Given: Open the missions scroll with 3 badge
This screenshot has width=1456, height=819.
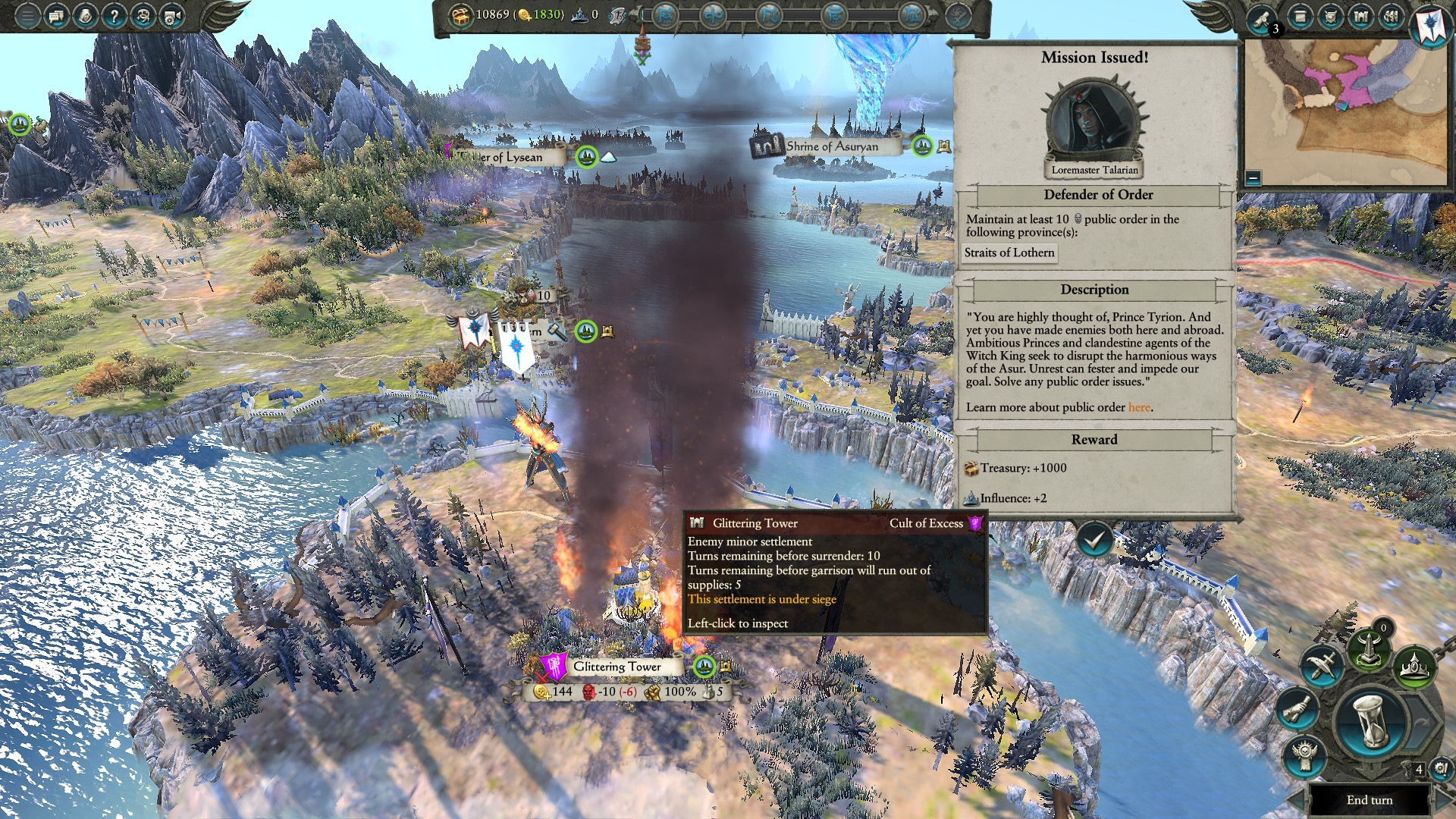Looking at the screenshot, I should pyautogui.click(x=1263, y=18).
